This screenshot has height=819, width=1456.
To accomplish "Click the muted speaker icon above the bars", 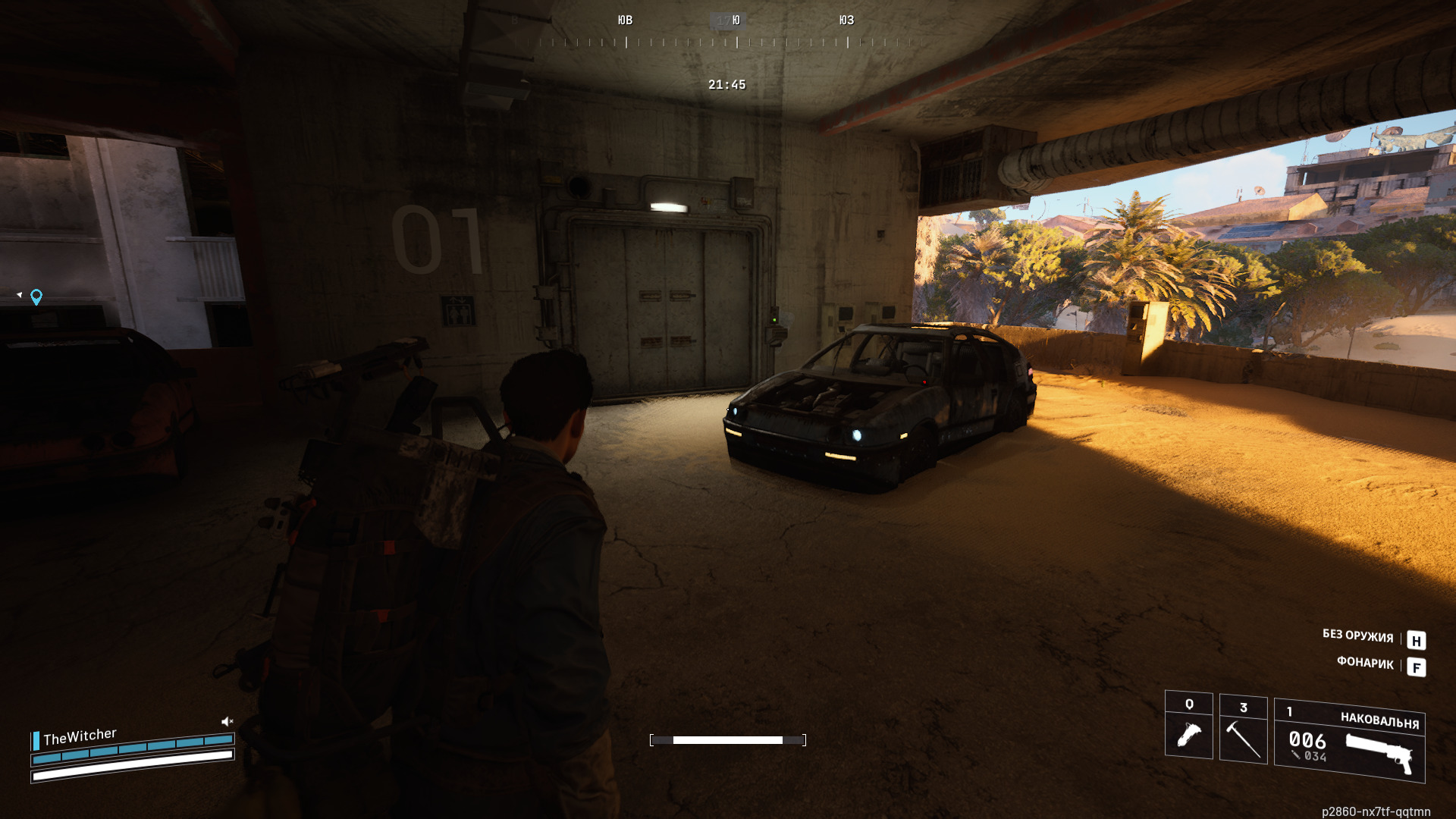I will tap(227, 721).
